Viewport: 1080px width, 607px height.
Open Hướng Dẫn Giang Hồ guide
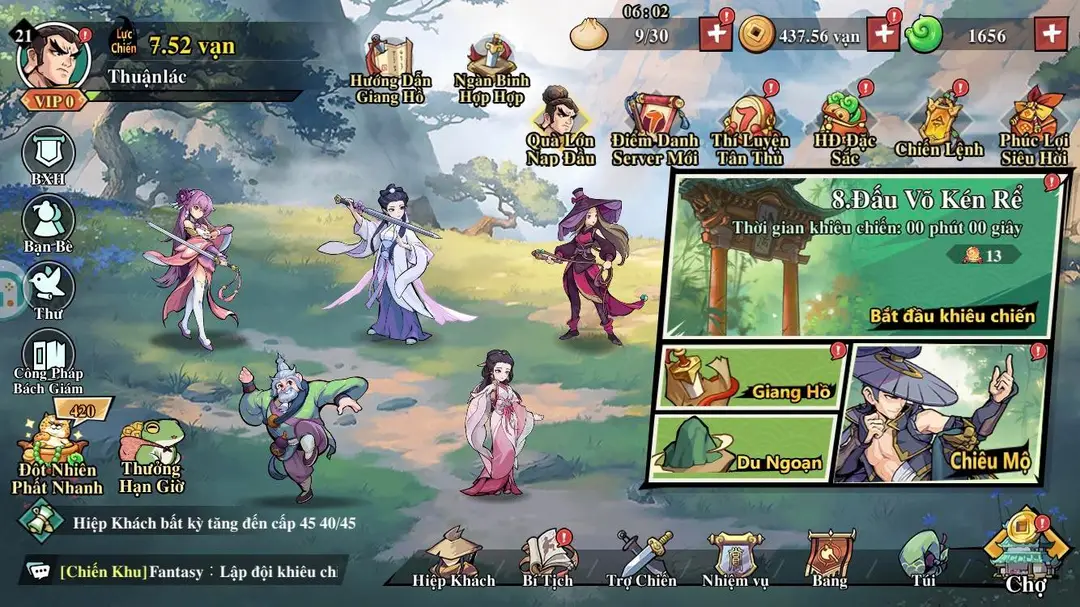coord(388,68)
